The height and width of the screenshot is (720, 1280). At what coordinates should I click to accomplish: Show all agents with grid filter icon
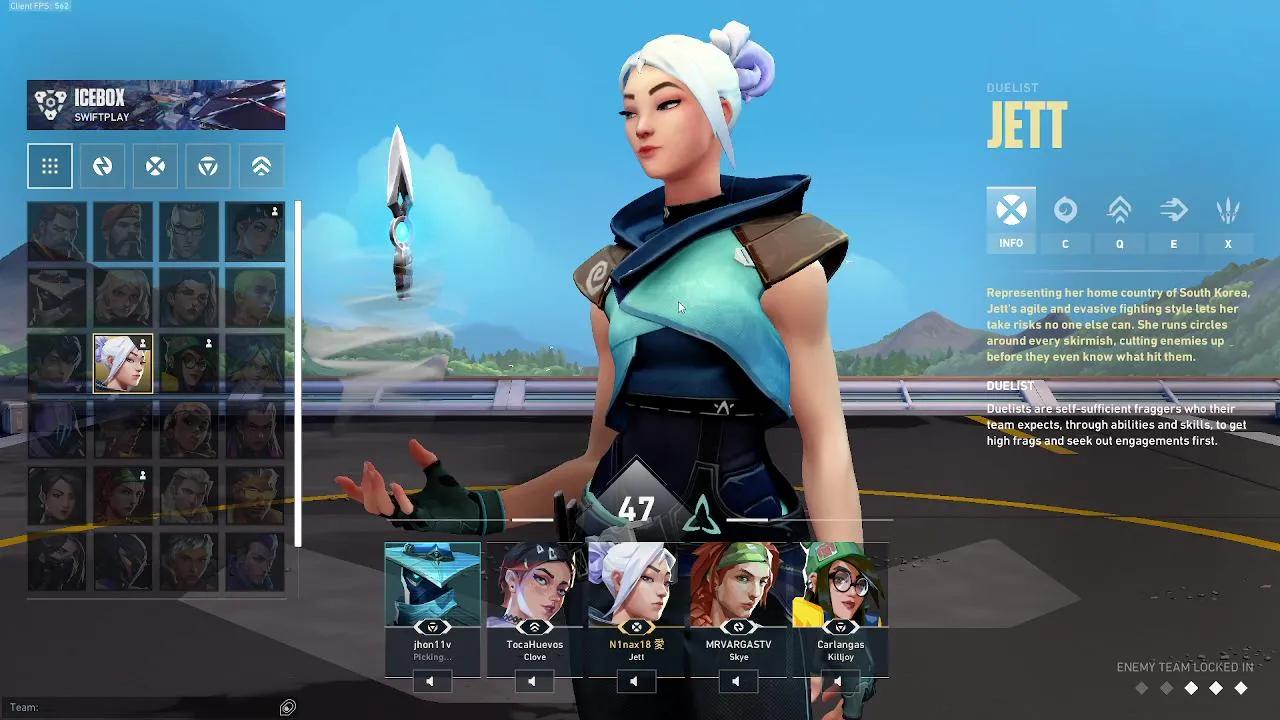coord(50,165)
